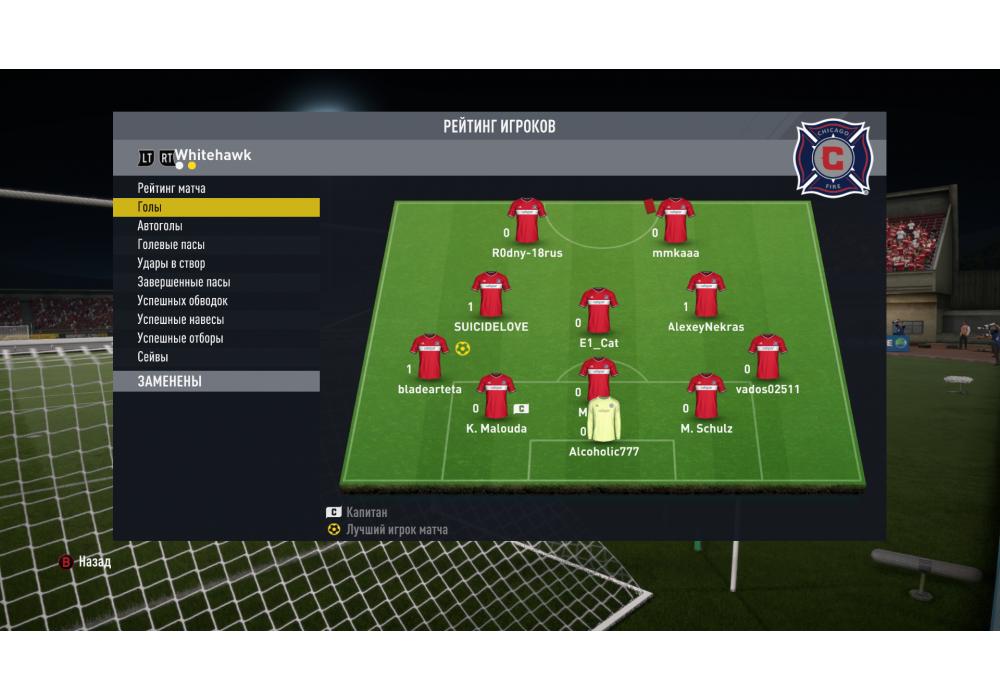
Task: Open the Сейвы statistic
Action: (x=153, y=357)
